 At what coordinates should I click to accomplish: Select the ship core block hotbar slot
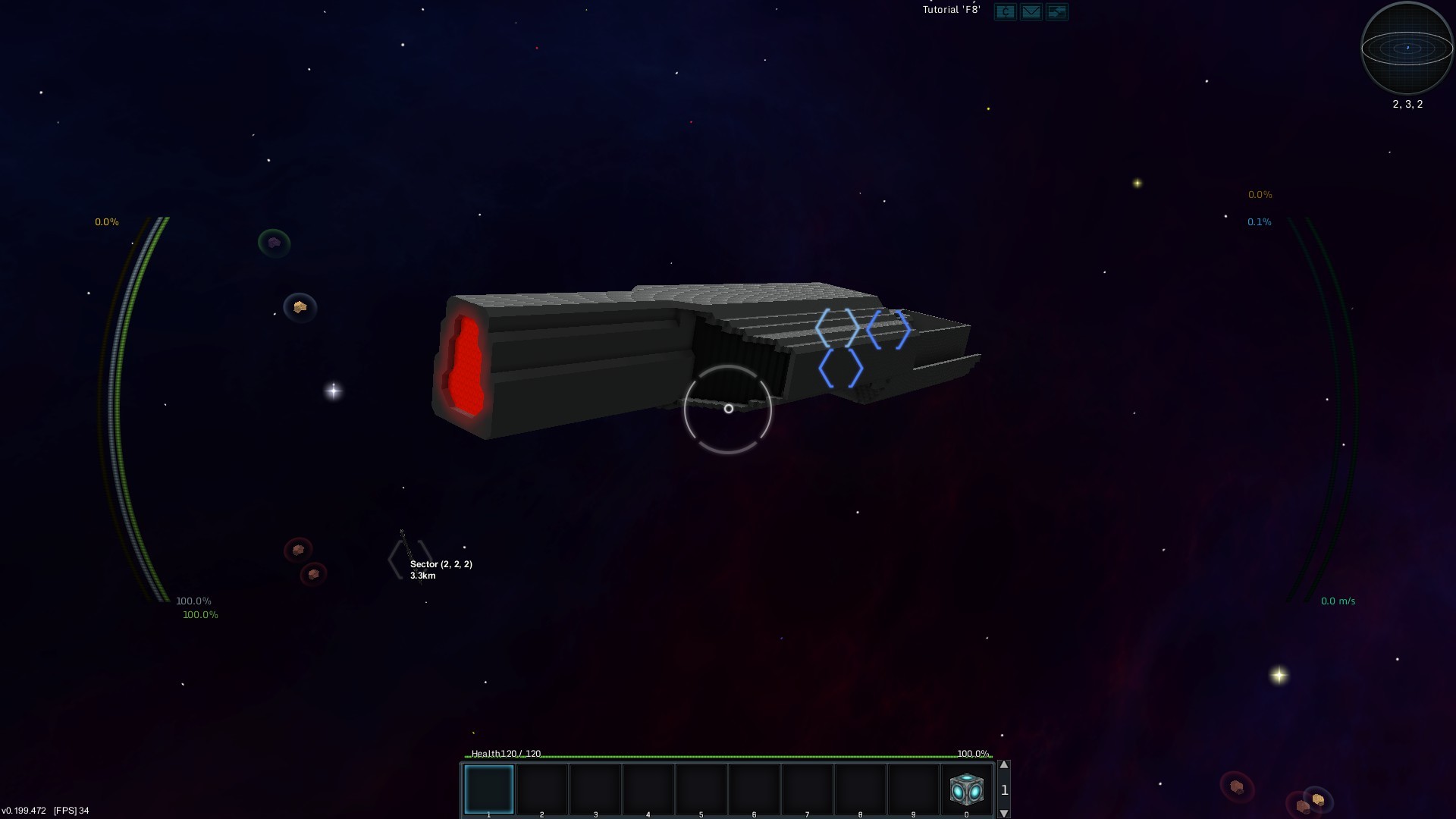(966, 789)
